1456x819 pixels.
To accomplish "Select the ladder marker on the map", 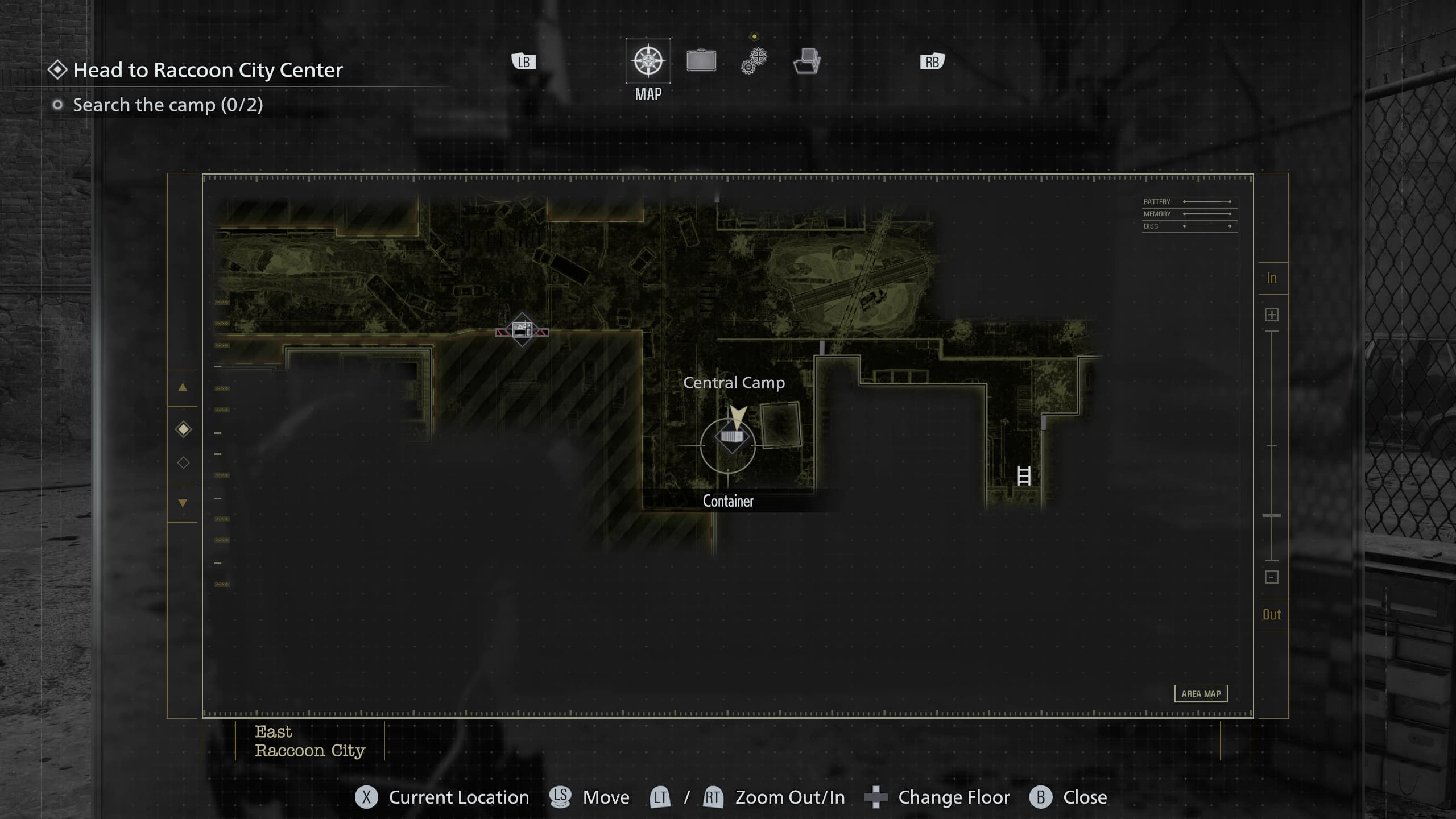I will pos(1024,475).
